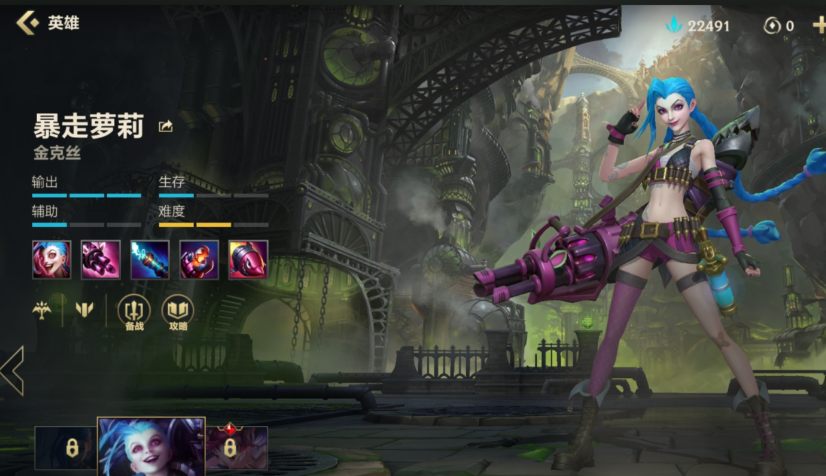Select the default Jinx skin thumbnail
Screen dimensions: 826x476
click(151, 446)
